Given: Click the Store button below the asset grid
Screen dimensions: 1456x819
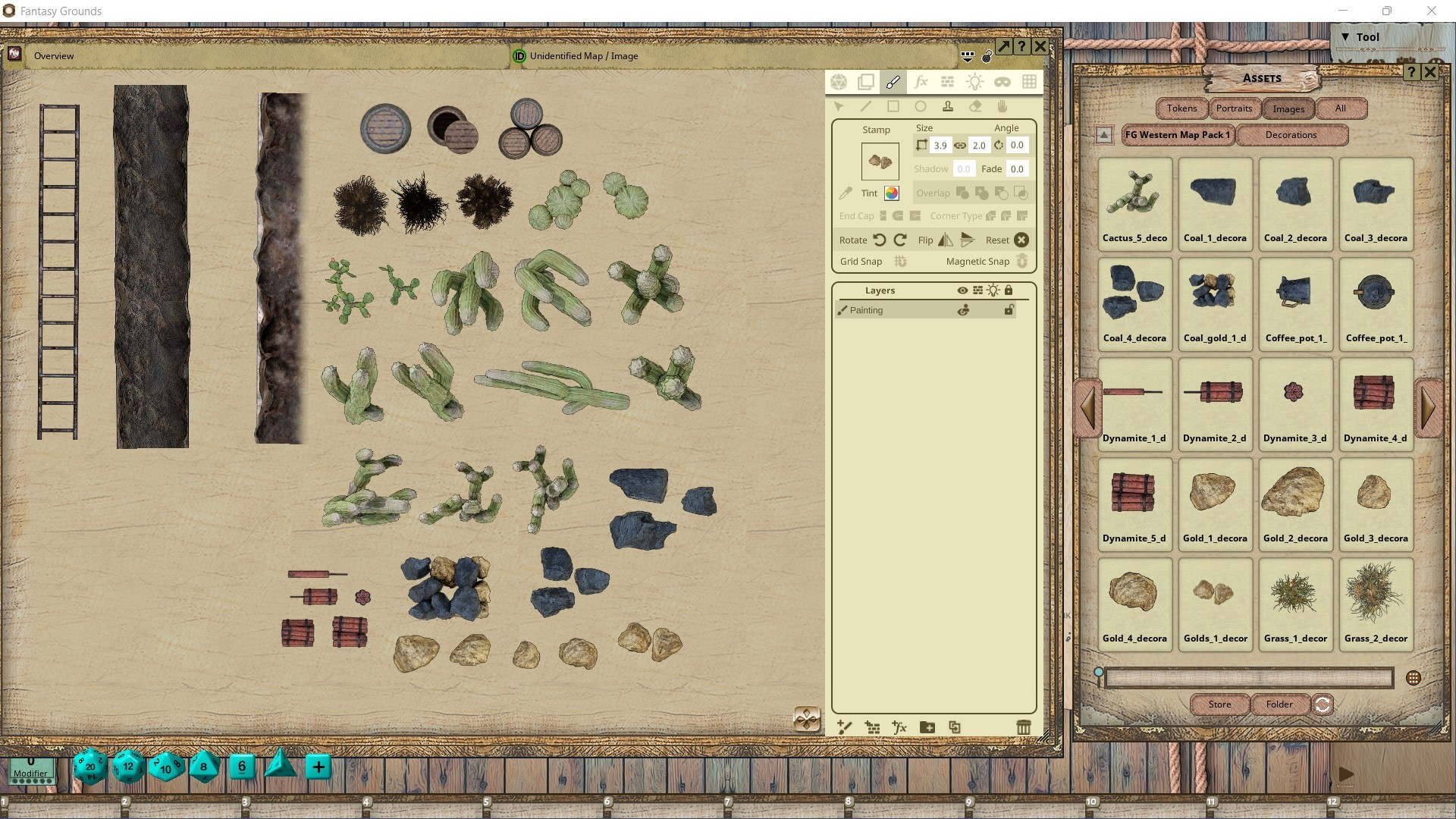Looking at the screenshot, I should [1219, 704].
